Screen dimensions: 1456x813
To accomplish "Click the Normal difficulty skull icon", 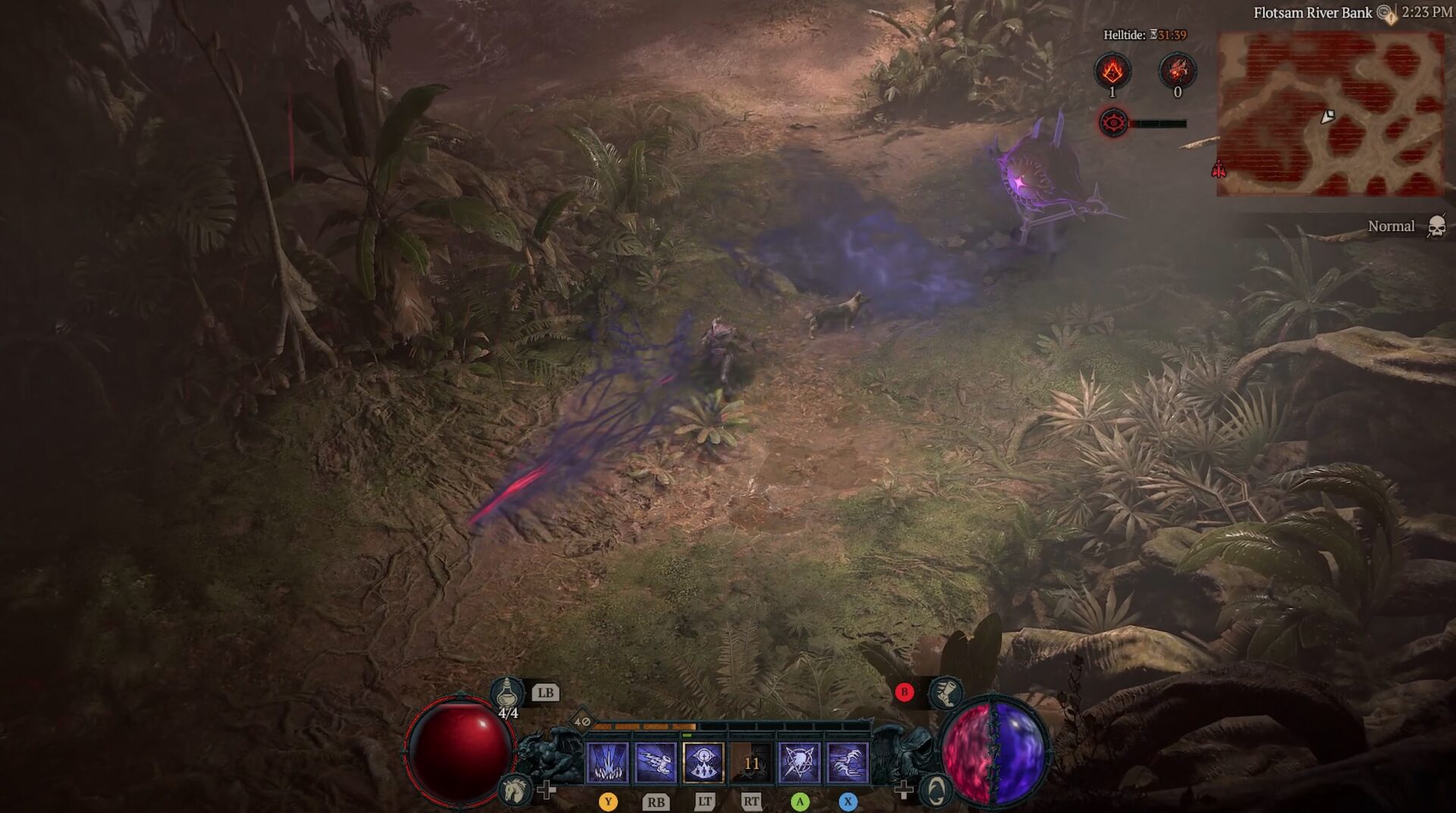I will pyautogui.click(x=1436, y=226).
